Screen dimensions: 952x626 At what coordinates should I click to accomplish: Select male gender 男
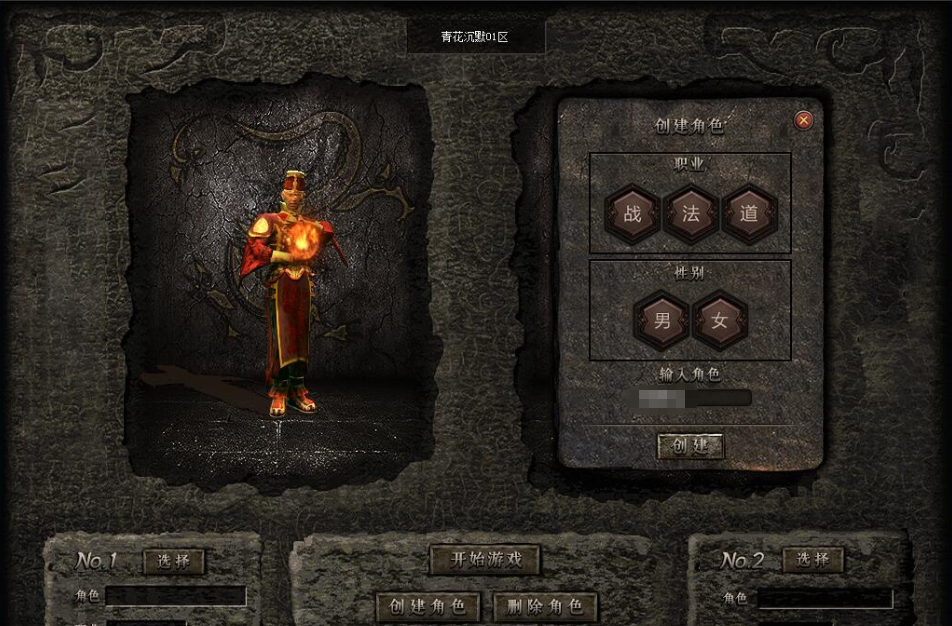662,321
